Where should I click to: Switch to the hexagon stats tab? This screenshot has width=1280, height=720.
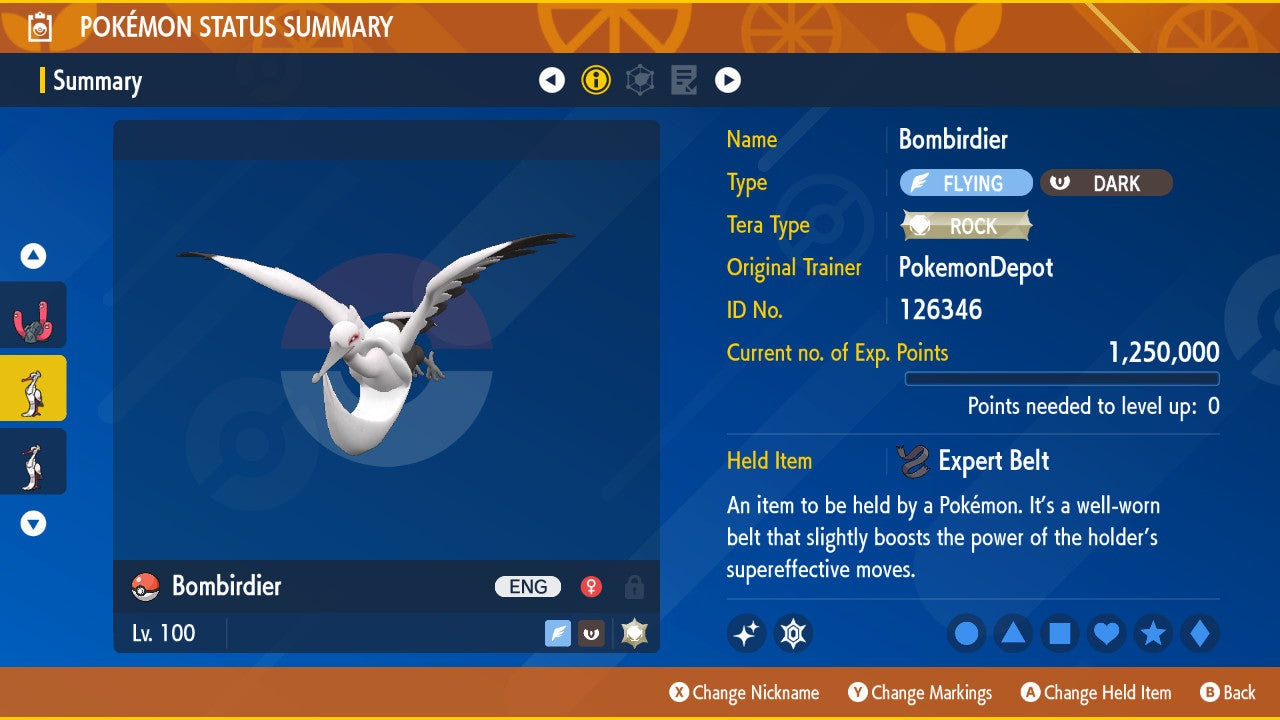(x=640, y=80)
